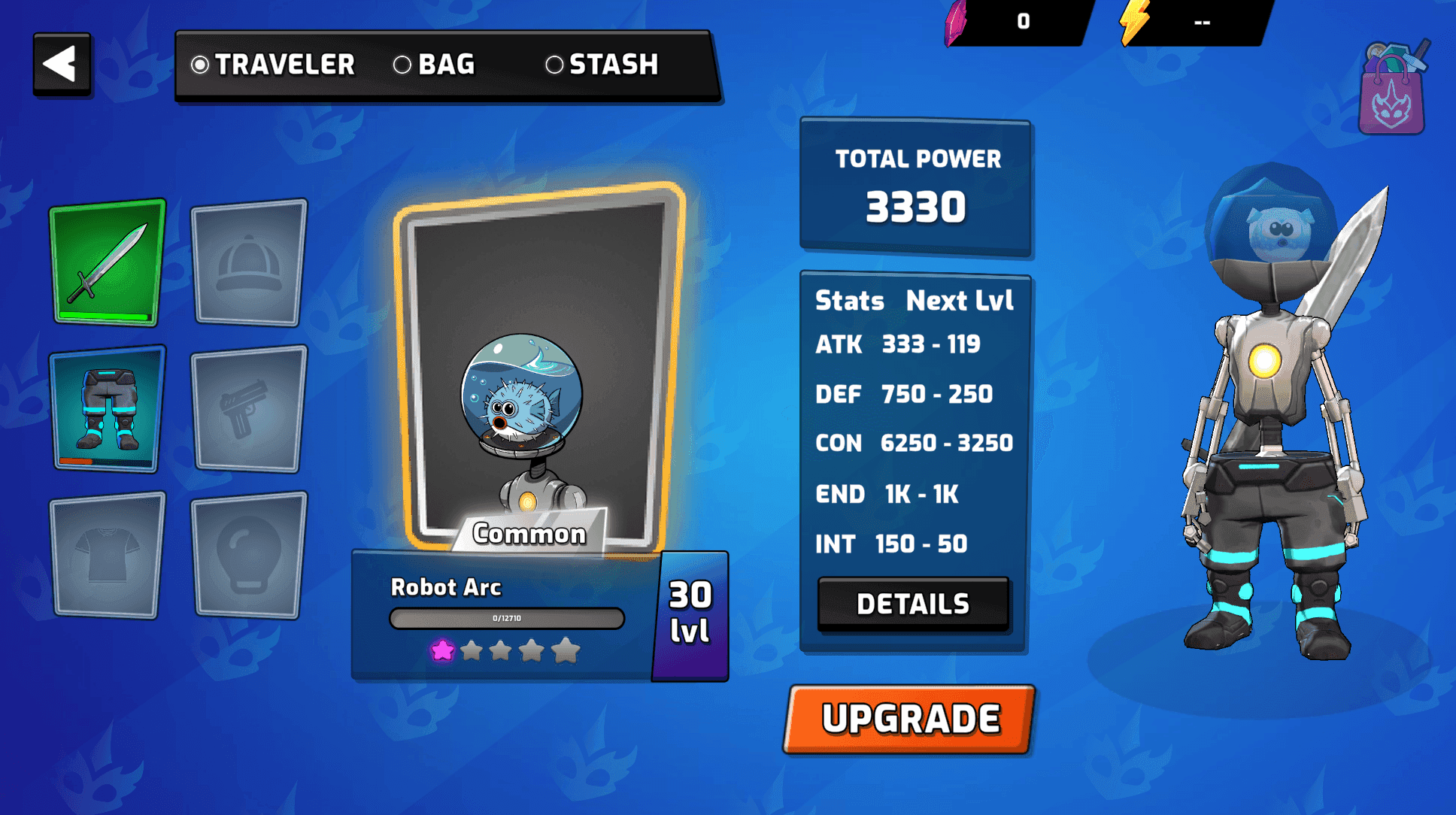Switch to the BAG tab
This screenshot has width=1456, height=815.
[447, 66]
